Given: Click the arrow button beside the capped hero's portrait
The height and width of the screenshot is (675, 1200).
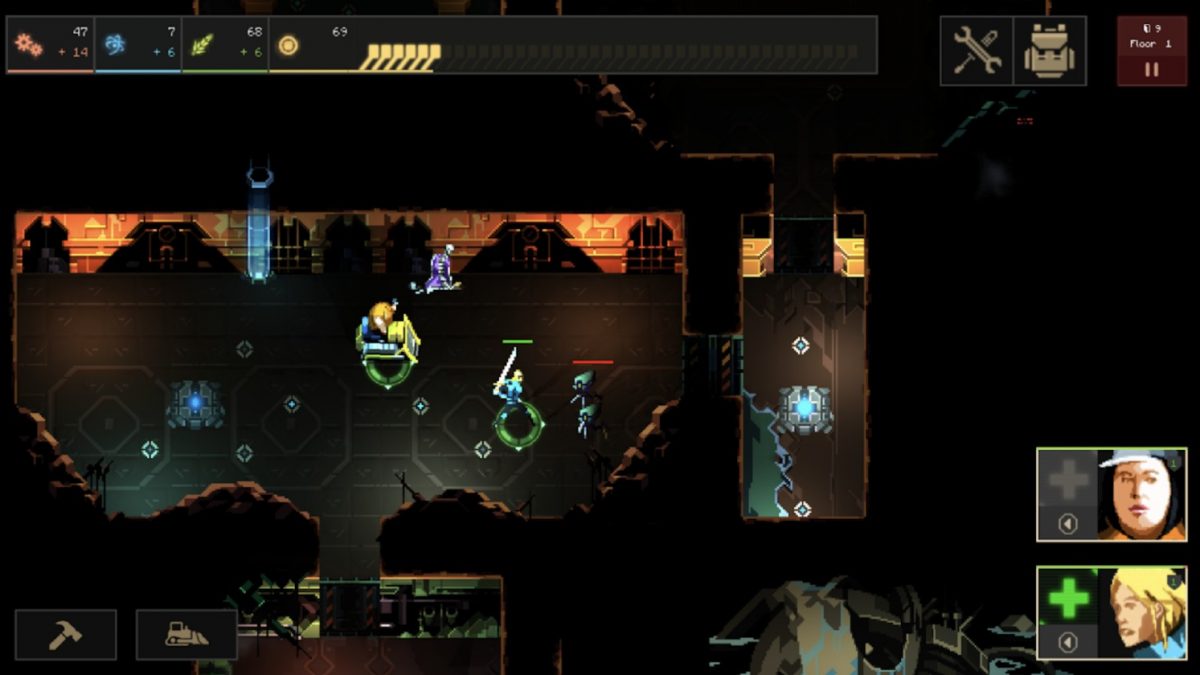Looking at the screenshot, I should 1067,524.
